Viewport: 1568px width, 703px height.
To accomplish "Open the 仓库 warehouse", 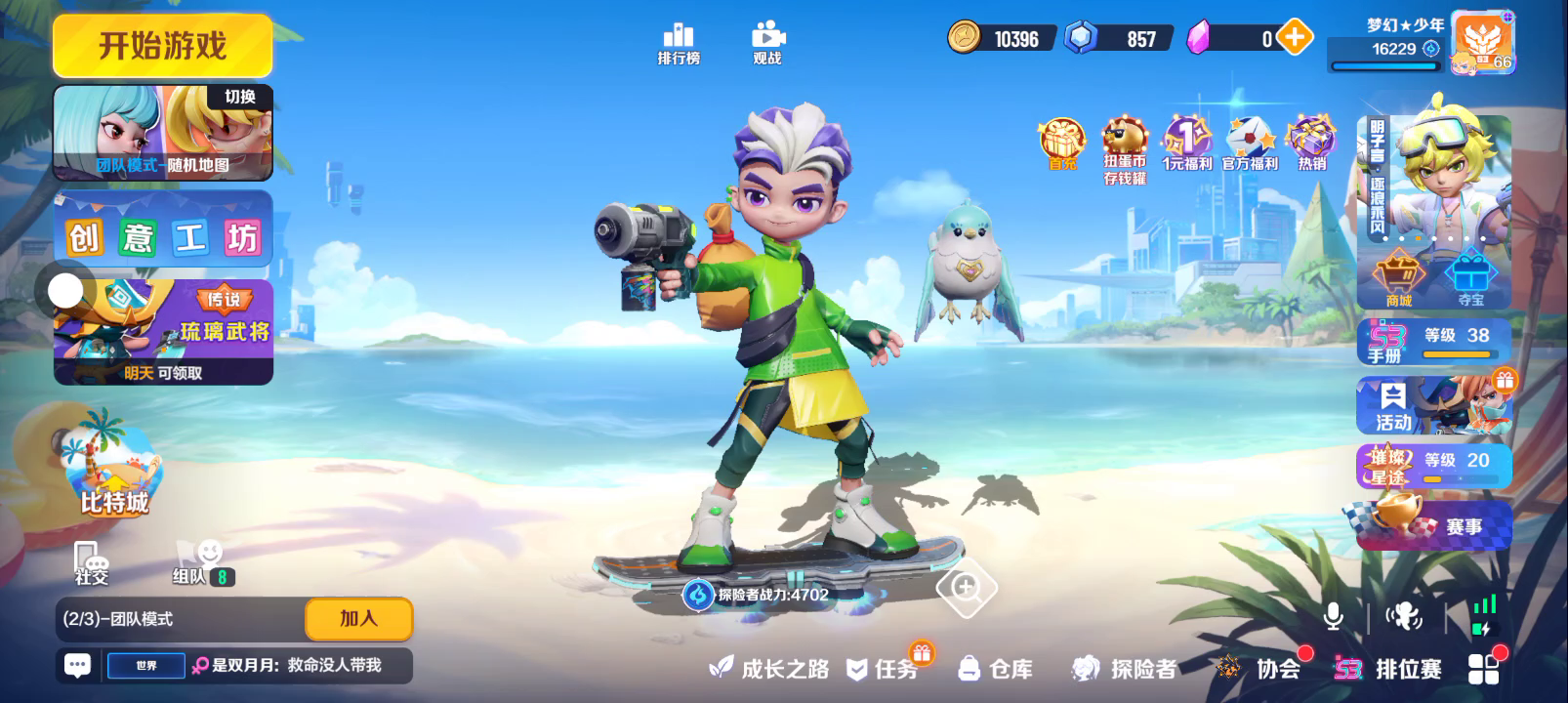I will click(x=998, y=669).
